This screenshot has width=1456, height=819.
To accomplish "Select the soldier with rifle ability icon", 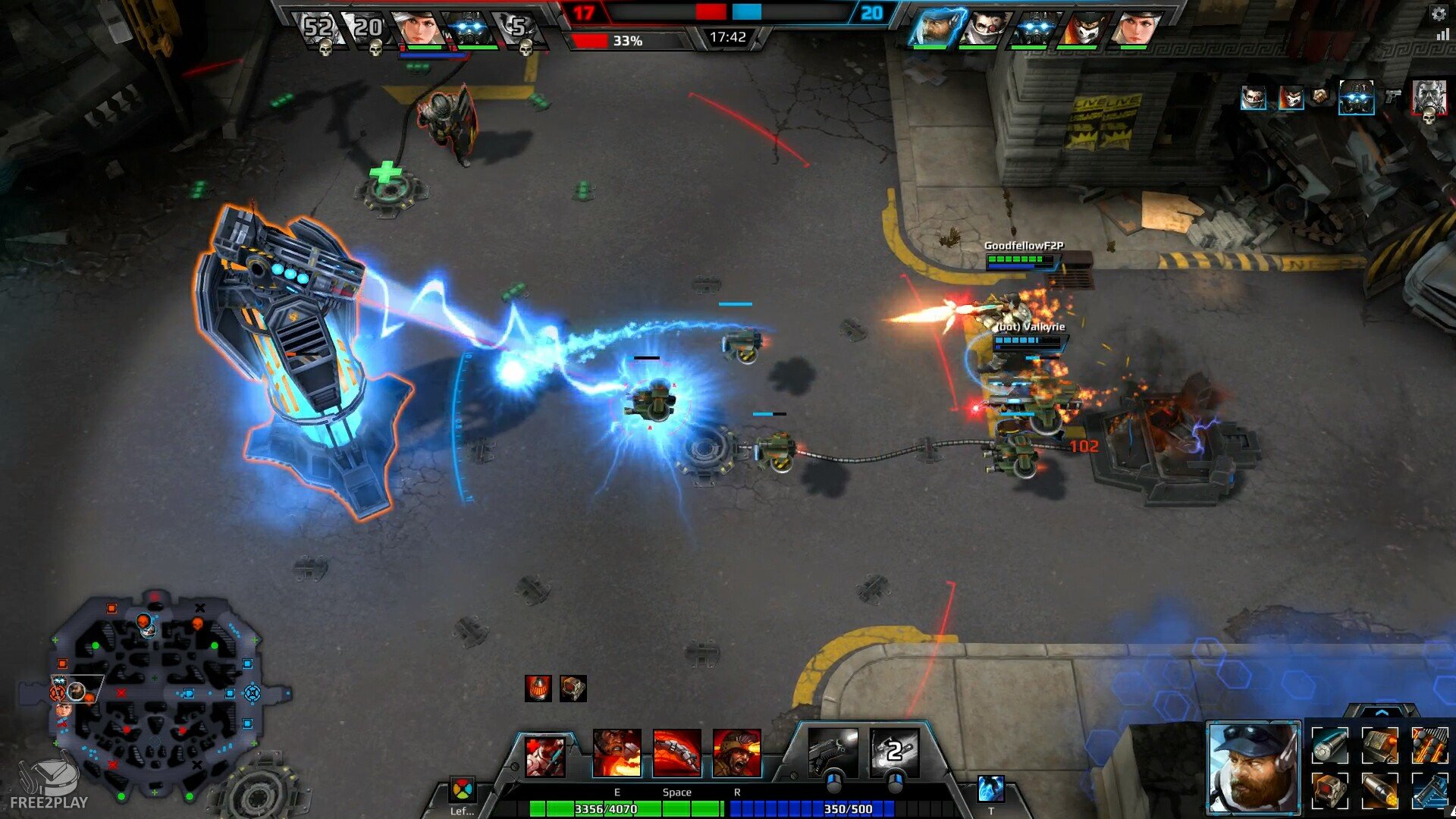I will (x=545, y=756).
